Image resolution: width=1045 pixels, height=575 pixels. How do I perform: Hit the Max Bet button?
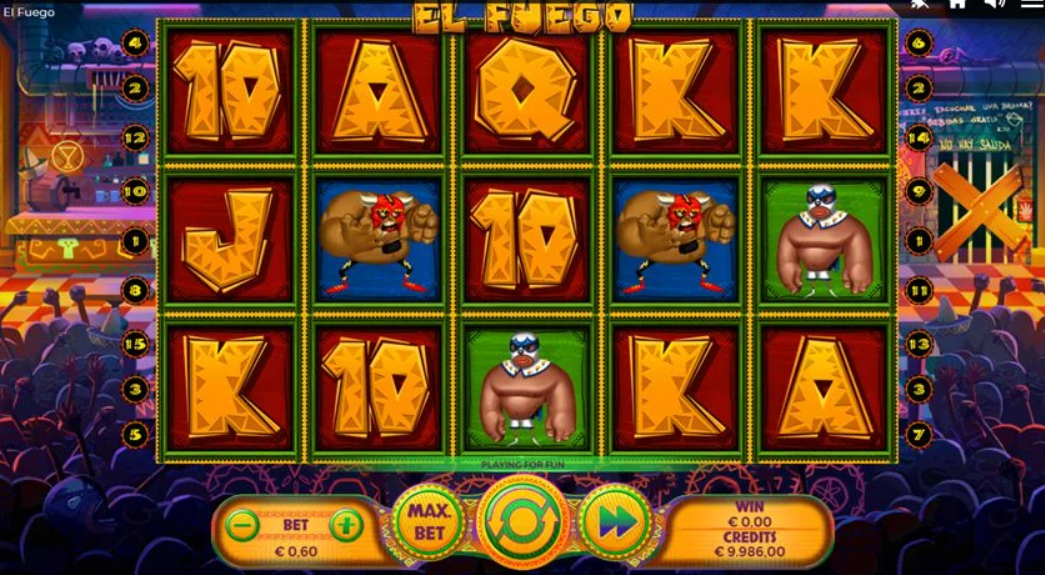(x=429, y=521)
